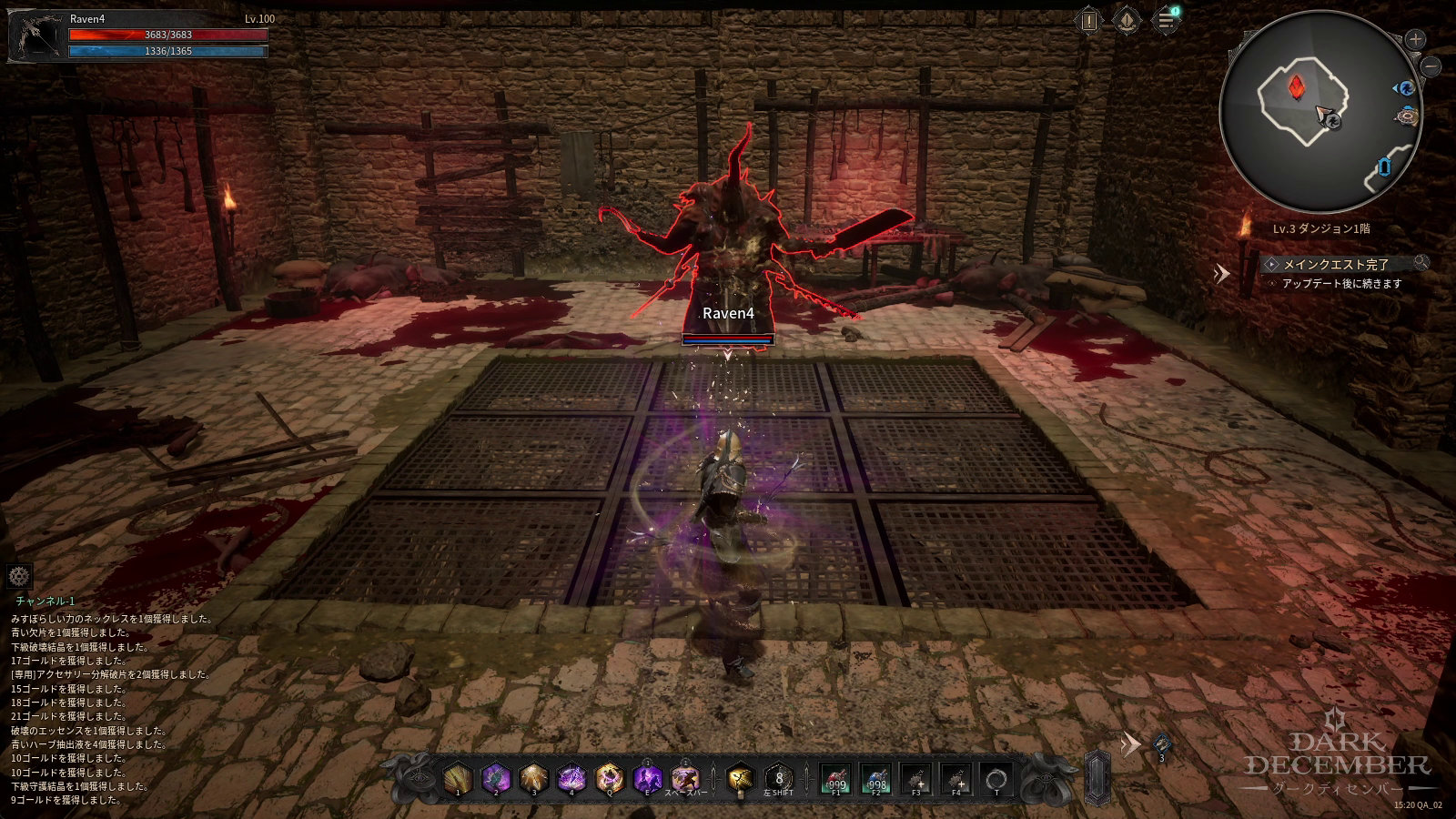Collapse the quest tracker with the chevron arrow
This screenshot has width=1456, height=819.
point(1222,272)
